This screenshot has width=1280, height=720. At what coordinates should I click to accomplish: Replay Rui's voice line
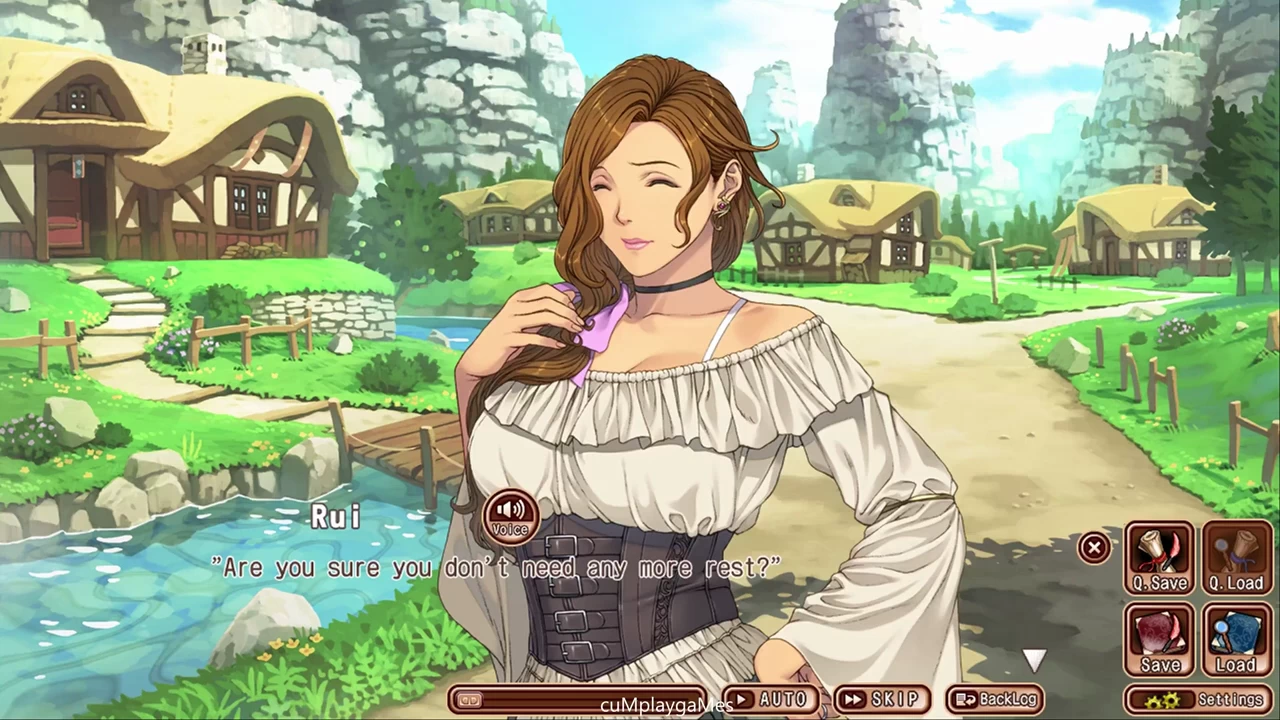coord(511,515)
